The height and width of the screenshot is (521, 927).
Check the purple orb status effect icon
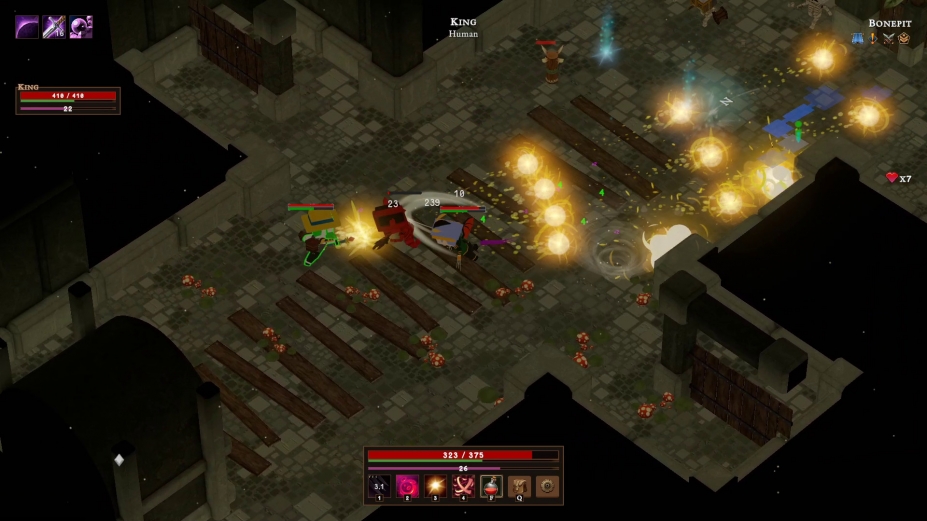point(81,27)
